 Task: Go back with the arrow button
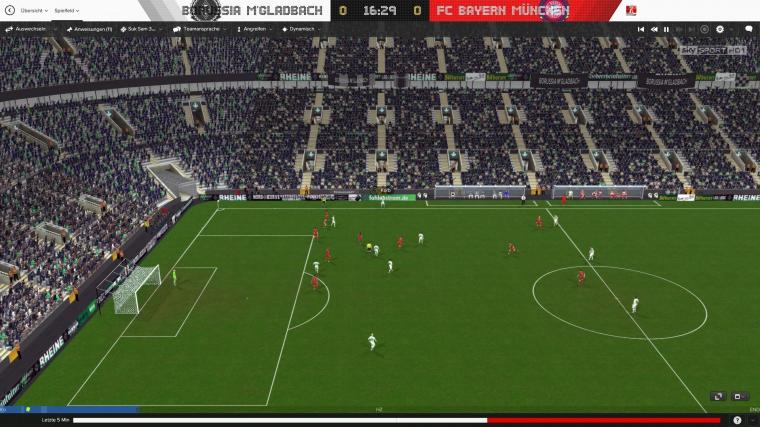9,11
